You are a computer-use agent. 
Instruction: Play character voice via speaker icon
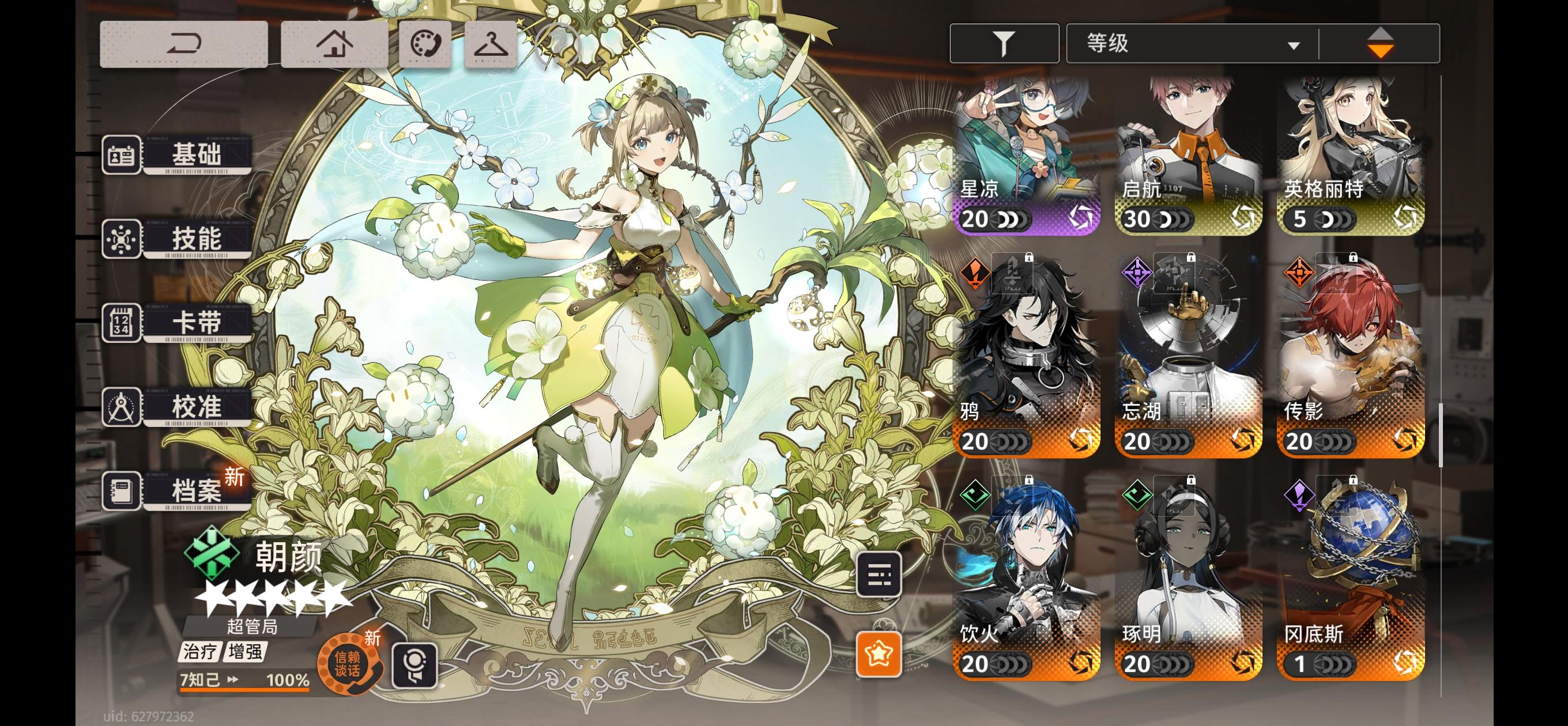[x=416, y=666]
